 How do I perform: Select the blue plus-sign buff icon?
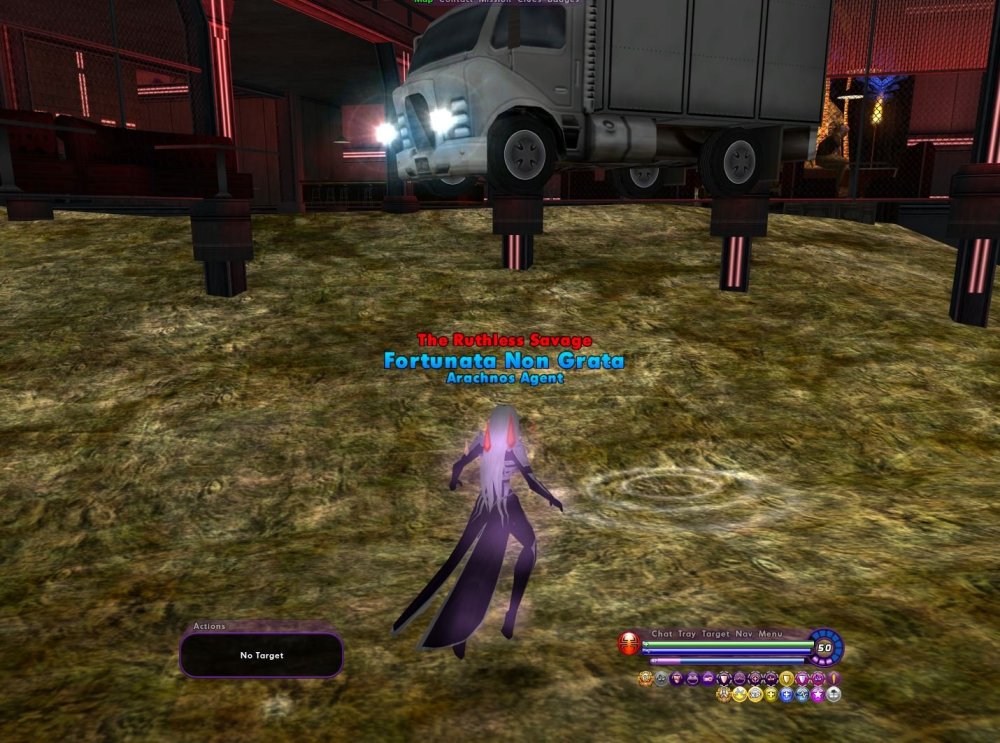click(x=786, y=694)
